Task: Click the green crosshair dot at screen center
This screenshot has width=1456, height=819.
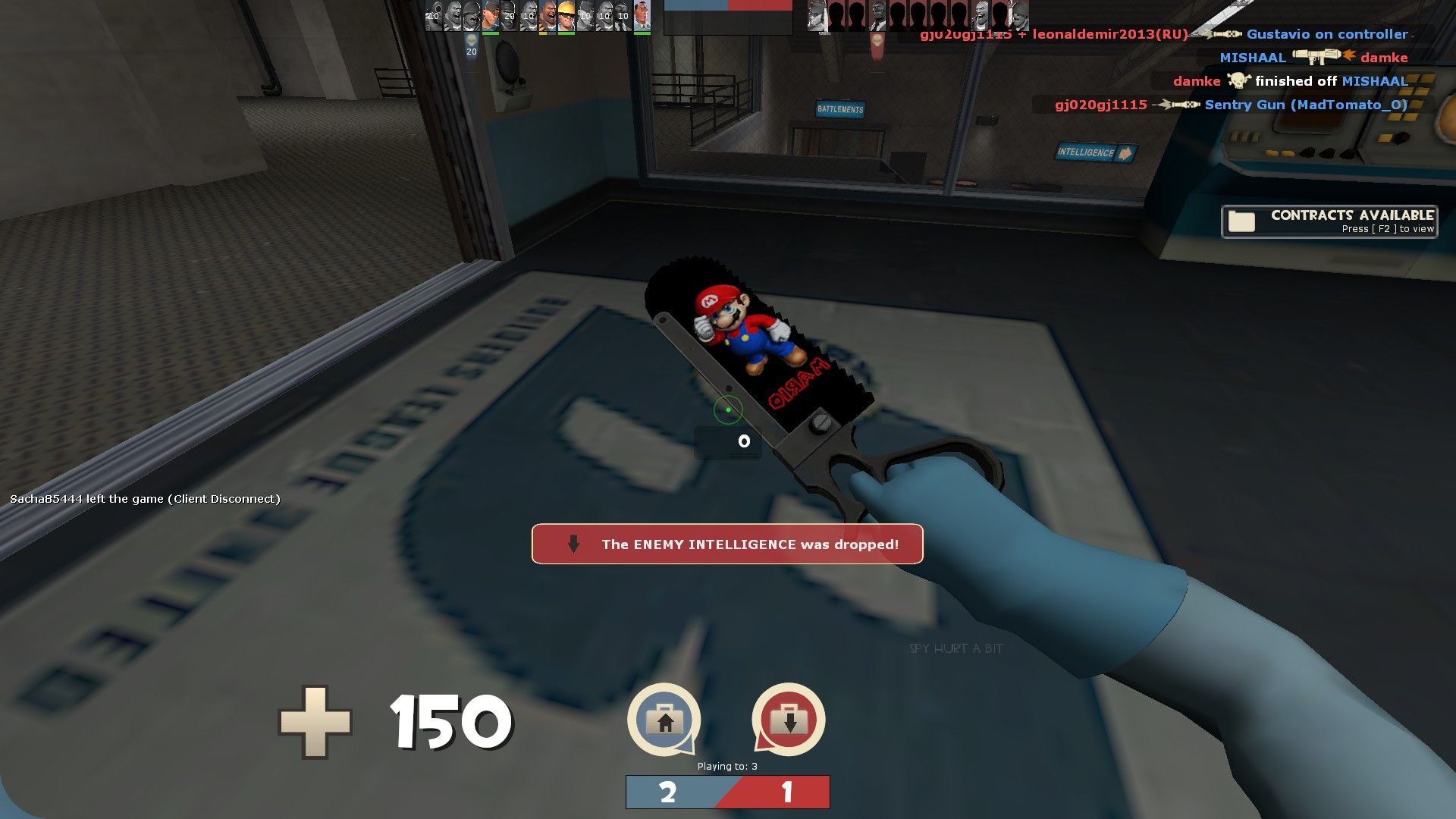Action: 728,409
